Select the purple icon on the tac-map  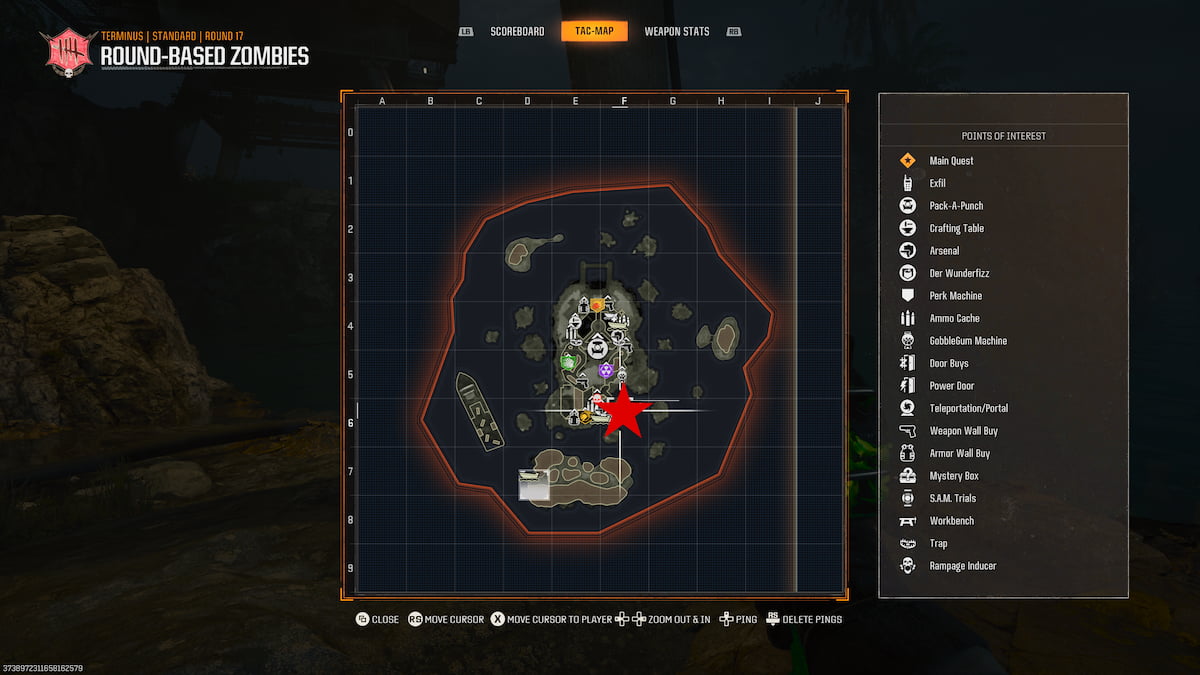pyautogui.click(x=606, y=370)
